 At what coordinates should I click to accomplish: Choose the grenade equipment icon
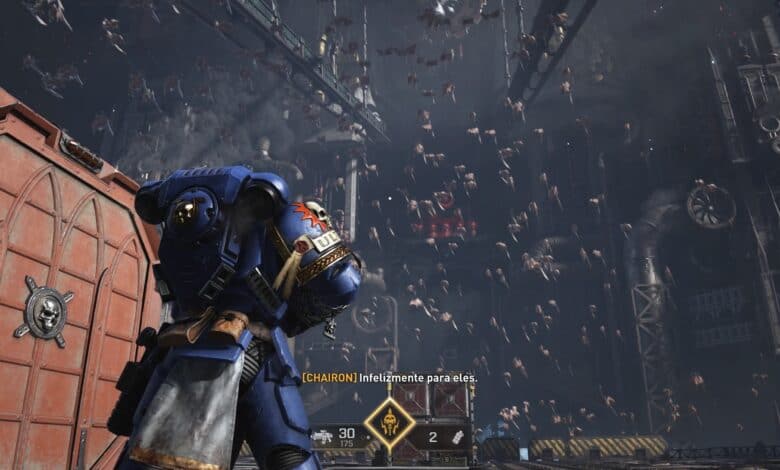(x=456, y=436)
